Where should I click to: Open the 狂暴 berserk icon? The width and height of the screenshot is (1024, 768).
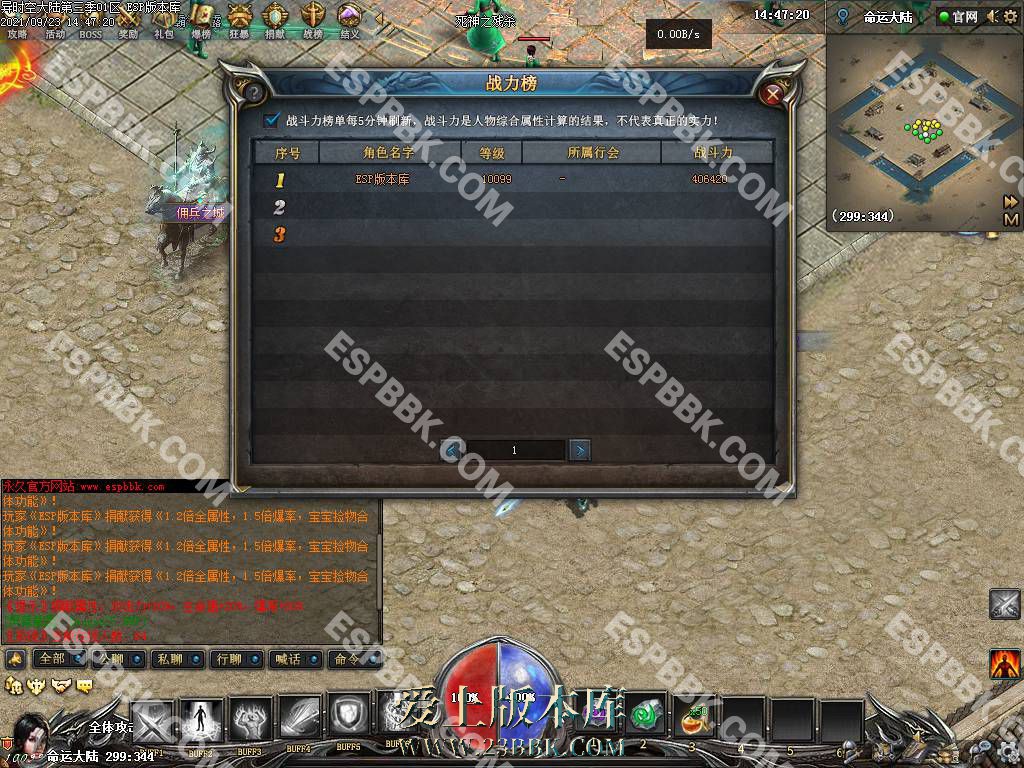[x=239, y=18]
